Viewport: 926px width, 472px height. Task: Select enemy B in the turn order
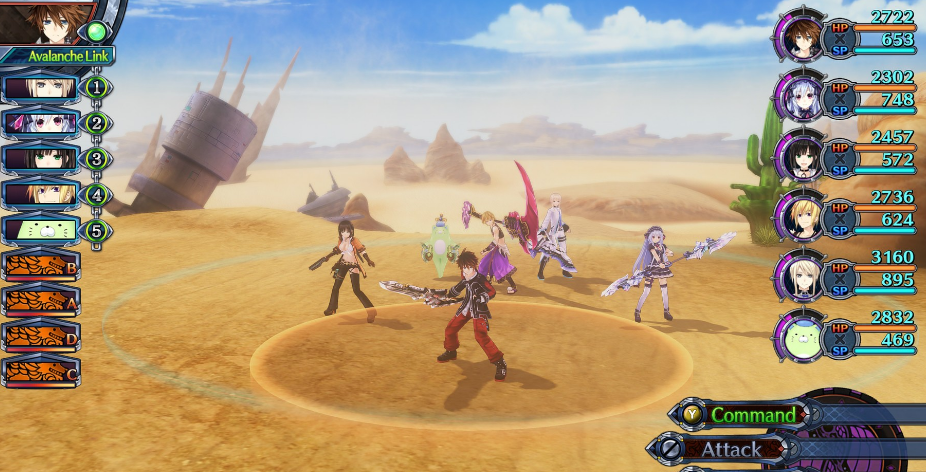[40, 266]
